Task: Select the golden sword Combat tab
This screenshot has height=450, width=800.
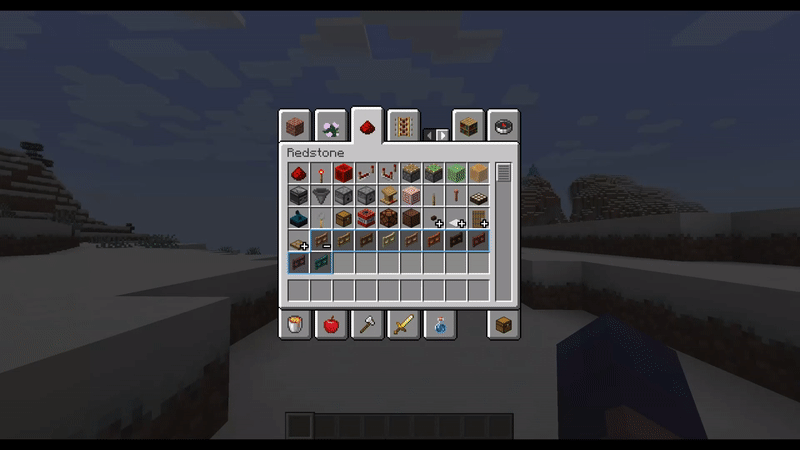Action: (x=403, y=324)
